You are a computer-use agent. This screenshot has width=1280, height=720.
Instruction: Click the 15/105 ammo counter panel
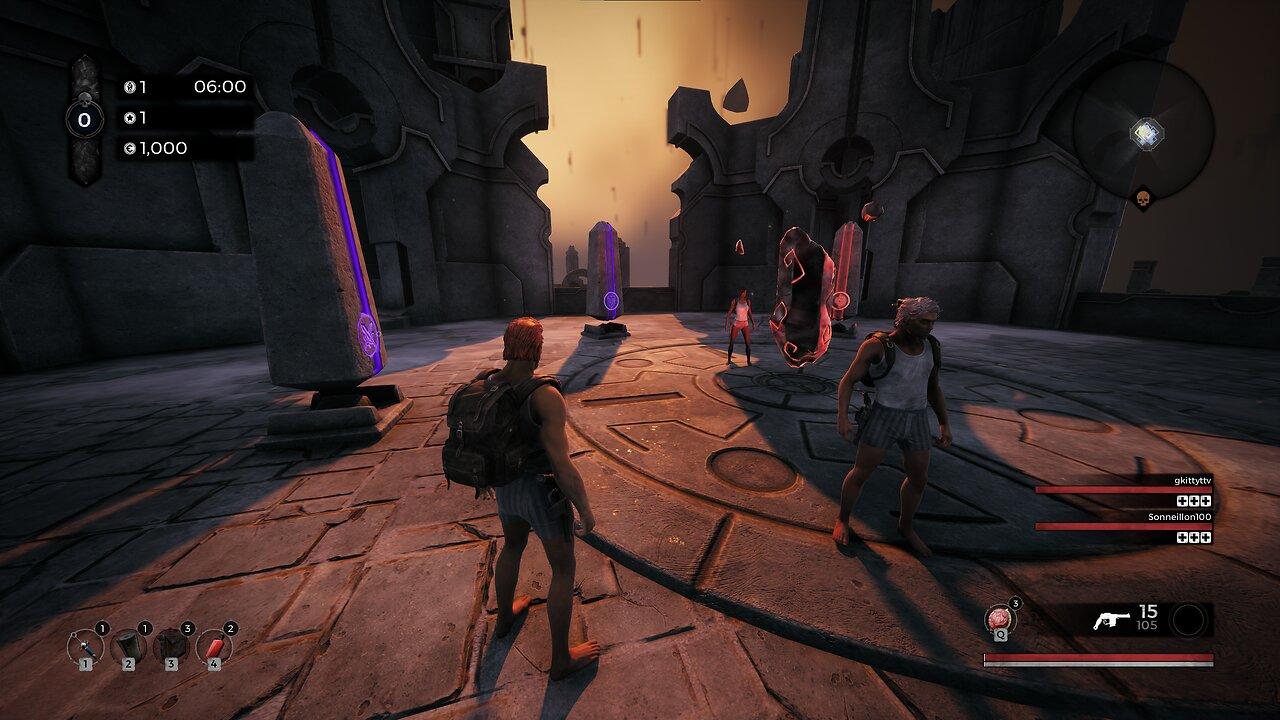click(x=1146, y=617)
